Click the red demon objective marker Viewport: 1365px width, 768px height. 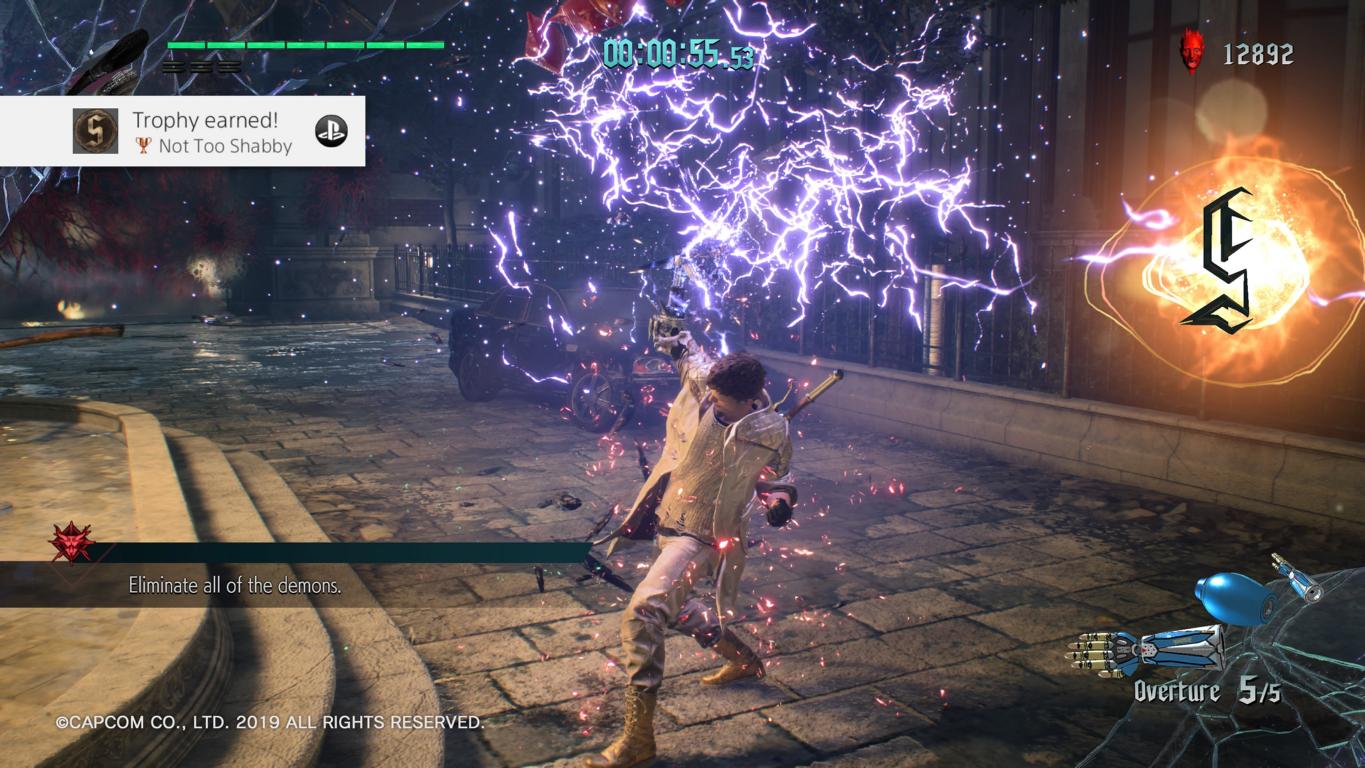(73, 543)
